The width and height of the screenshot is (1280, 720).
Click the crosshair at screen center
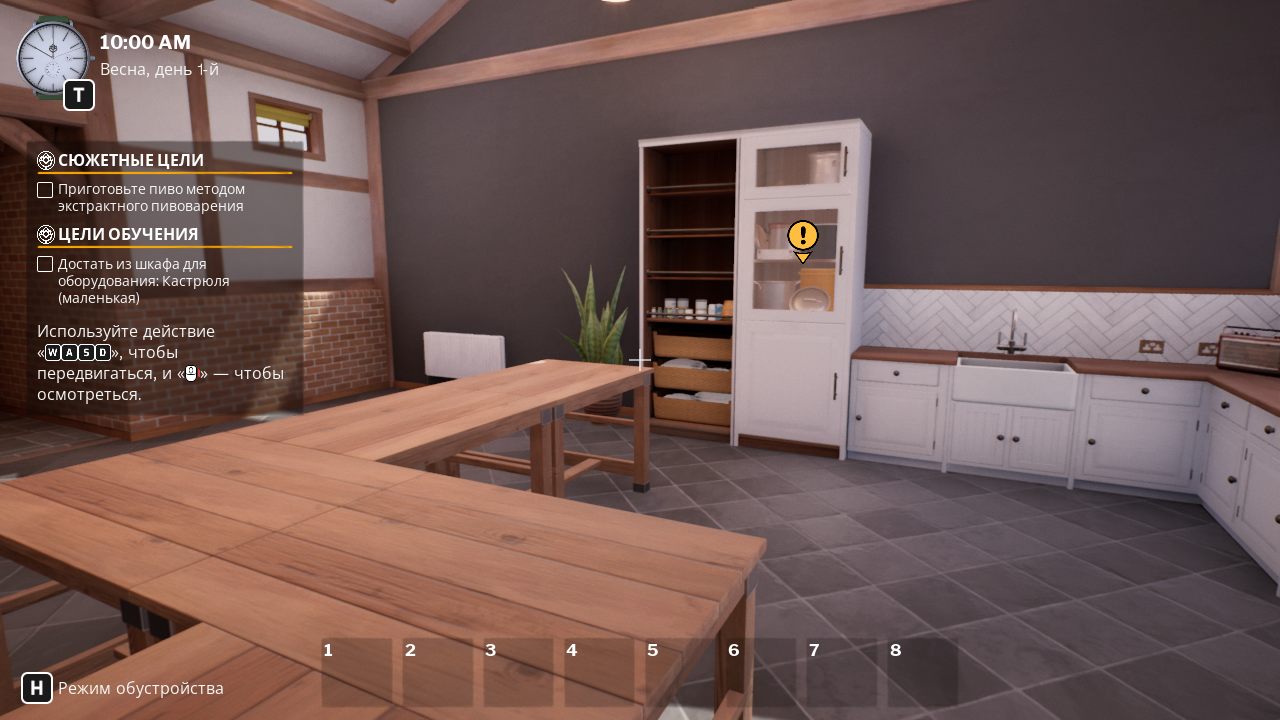pos(640,358)
